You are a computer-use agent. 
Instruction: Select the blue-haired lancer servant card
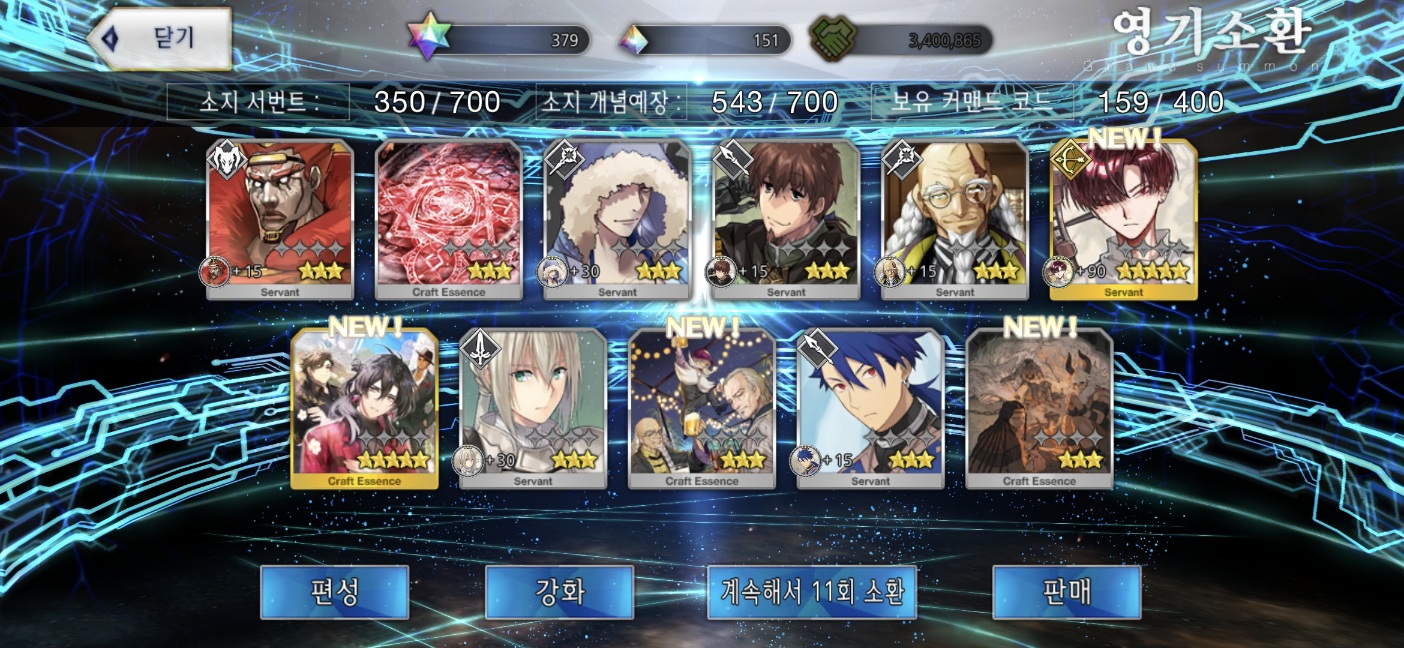870,408
